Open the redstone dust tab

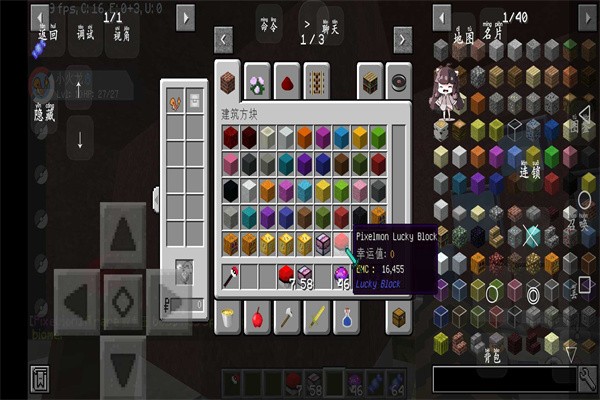pos(286,83)
